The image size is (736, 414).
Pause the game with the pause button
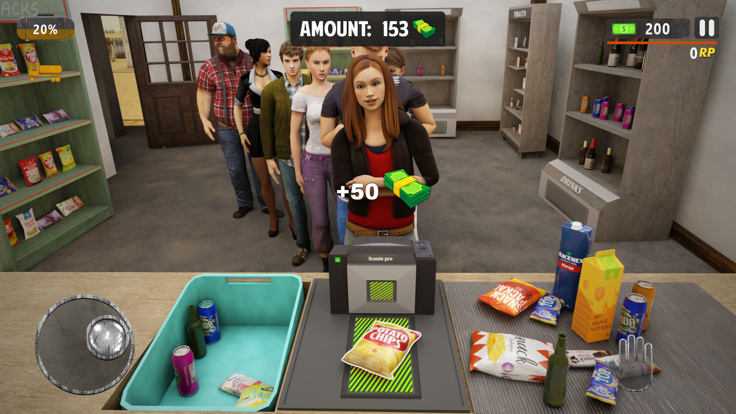(x=706, y=29)
